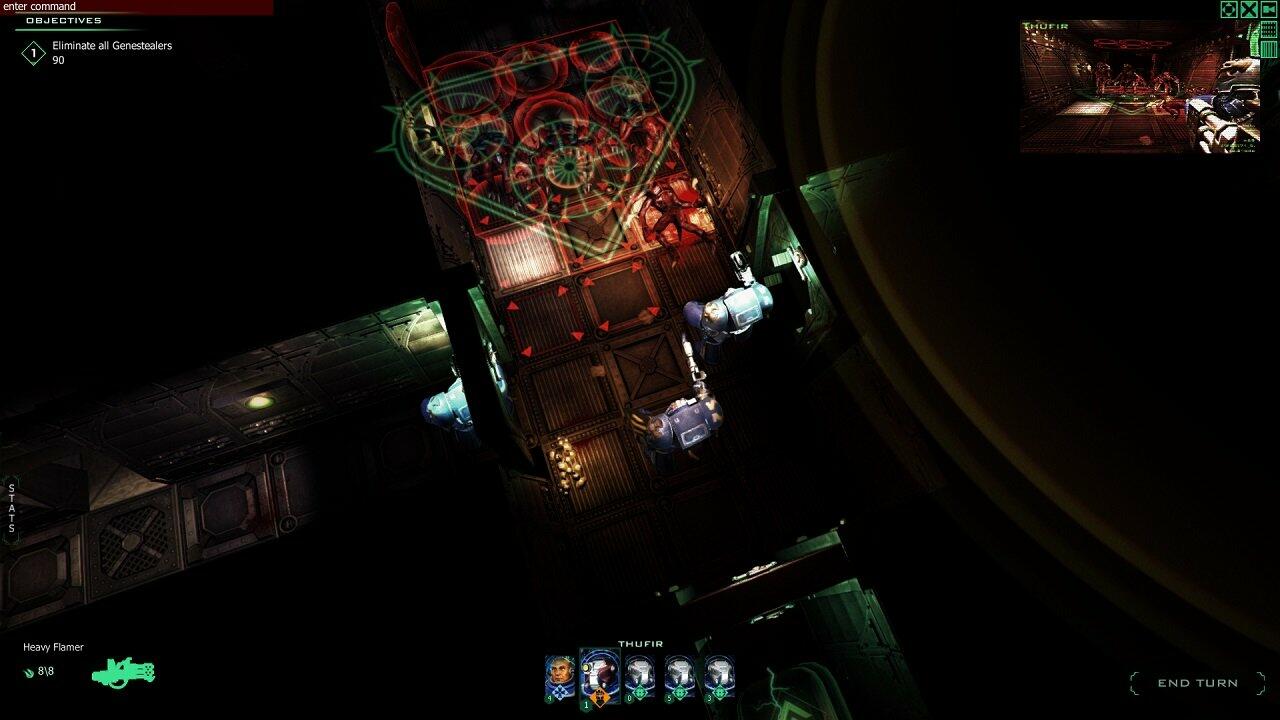Click the camera pan icon above the minimap

point(1228,10)
